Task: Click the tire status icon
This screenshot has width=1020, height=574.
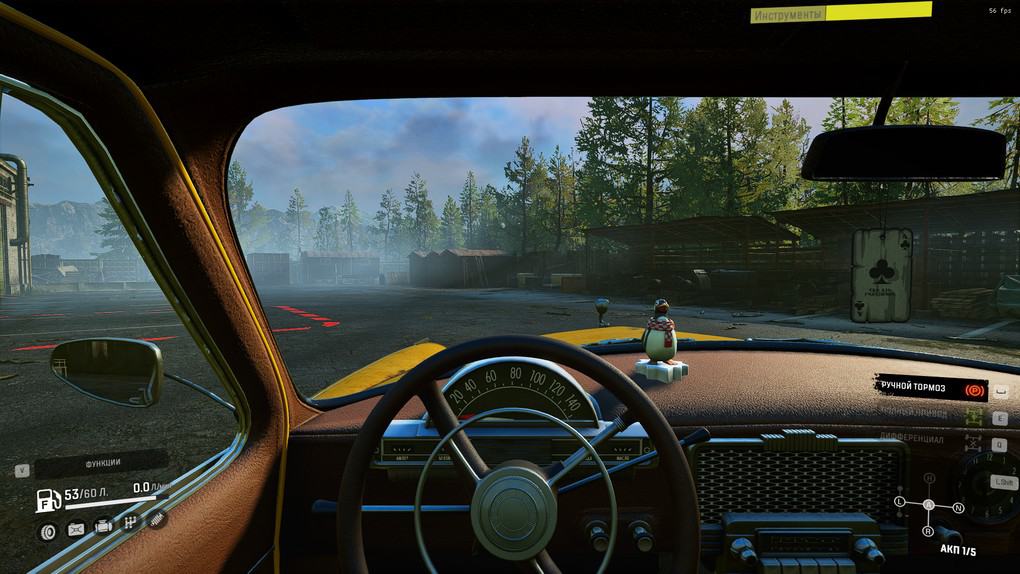Action: [47, 531]
